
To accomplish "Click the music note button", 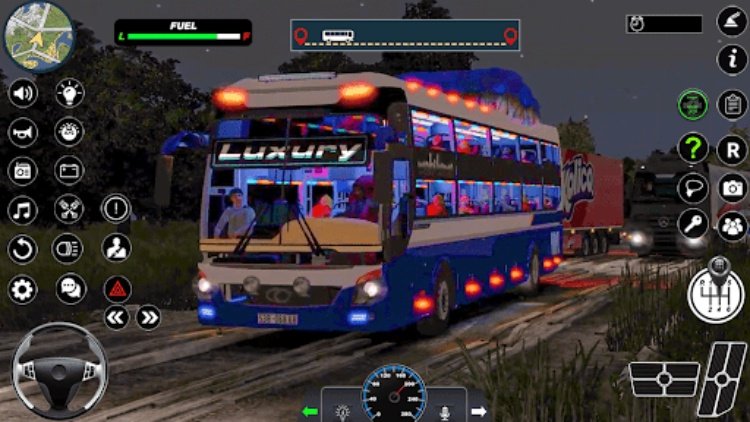I will pyautogui.click(x=22, y=210).
